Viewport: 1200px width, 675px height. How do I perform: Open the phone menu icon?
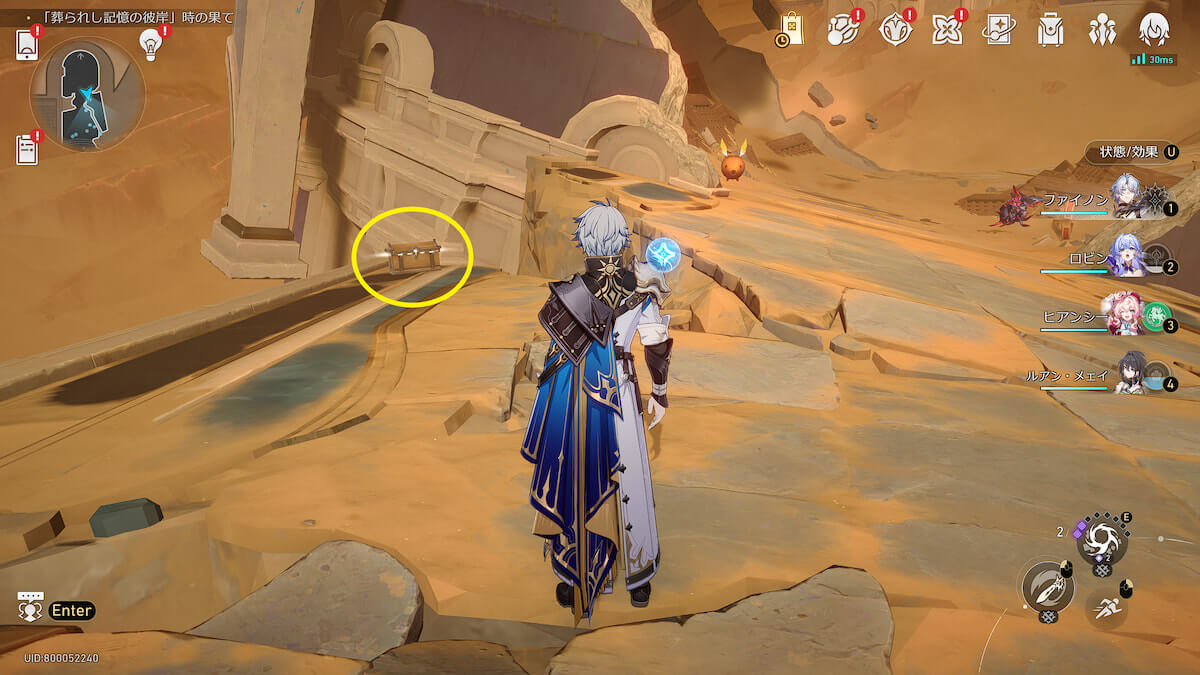pyautogui.click(x=27, y=44)
